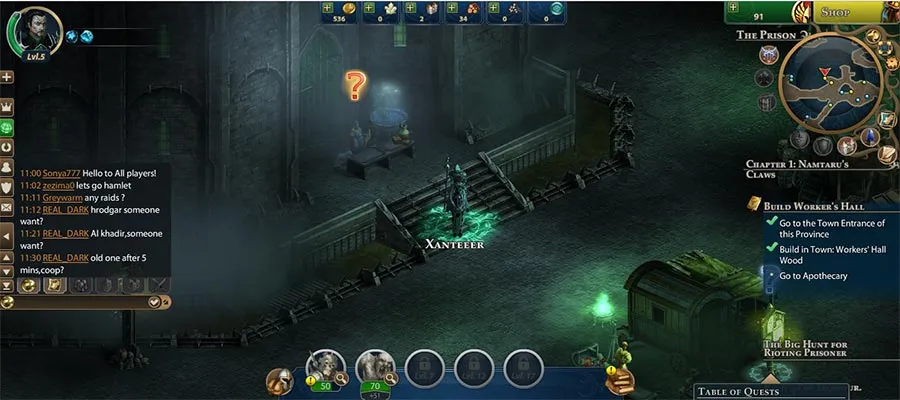
Task: Click Greywarm's name in the chat
Action: pos(62,198)
